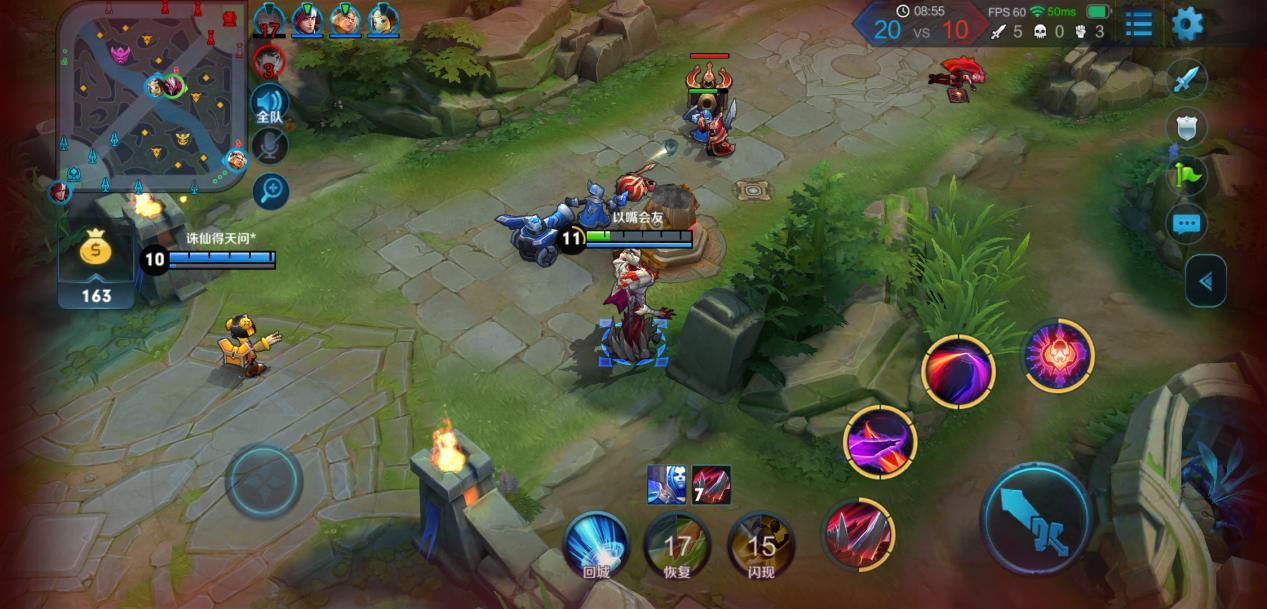
Task: Activate the red claw slash ability
Action: [857, 534]
